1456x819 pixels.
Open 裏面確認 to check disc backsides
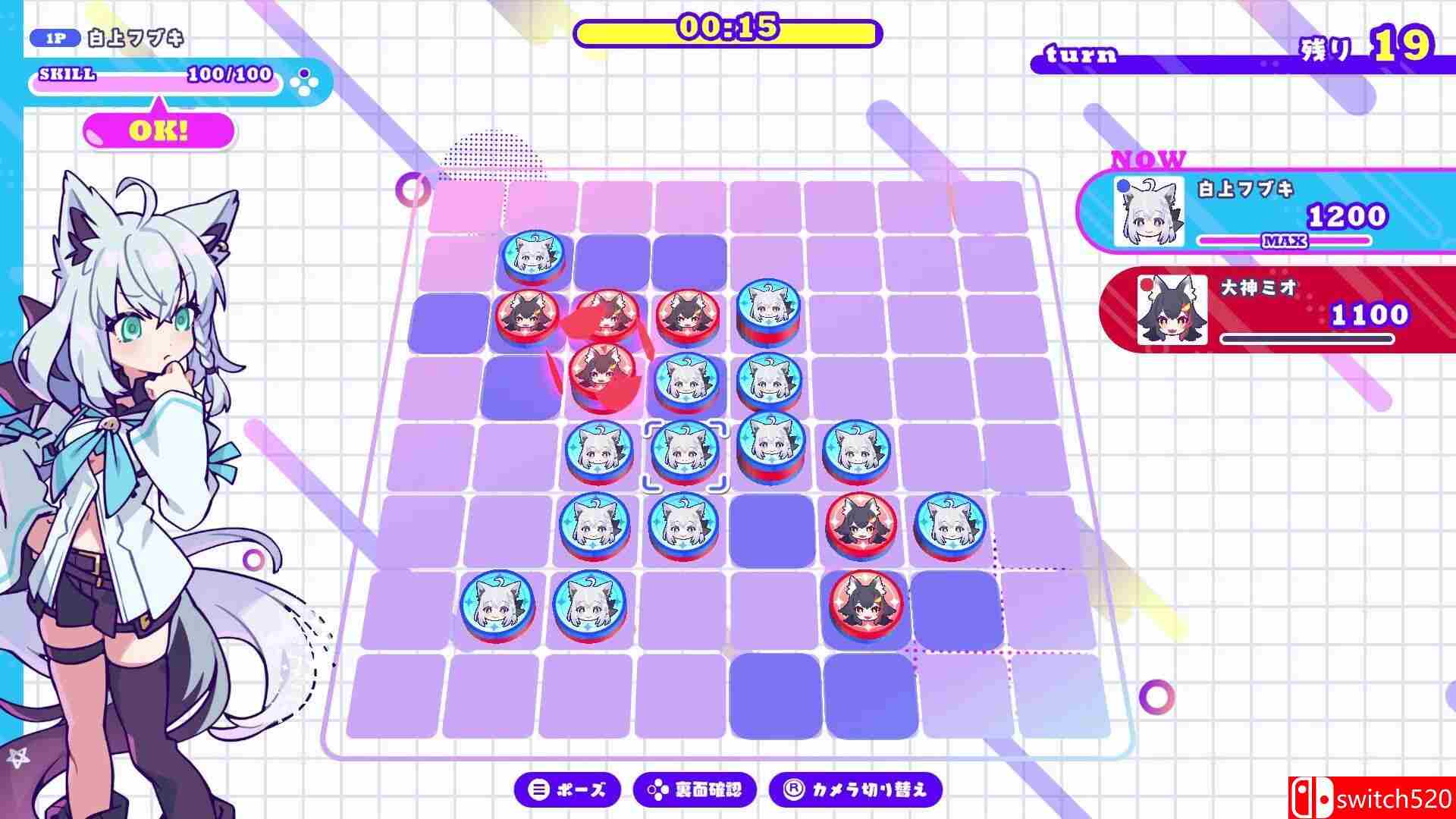click(694, 789)
